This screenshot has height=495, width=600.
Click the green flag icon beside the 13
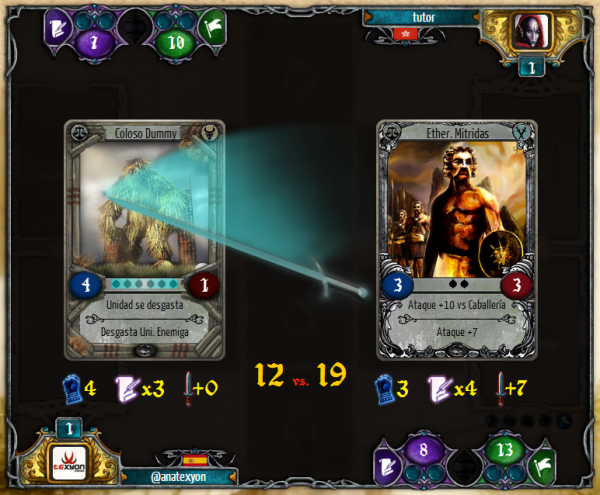pos(543,465)
